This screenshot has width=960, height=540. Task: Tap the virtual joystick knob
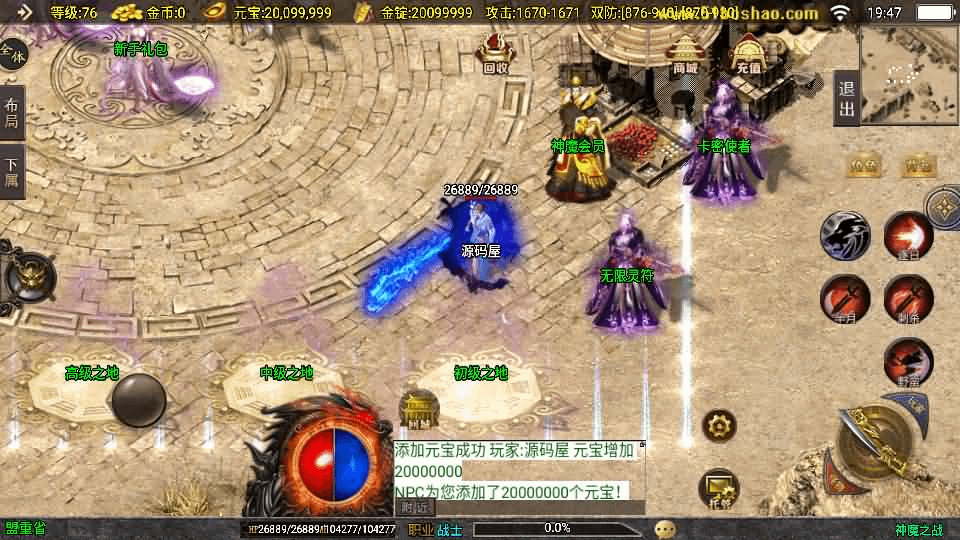pyautogui.click(x=138, y=401)
